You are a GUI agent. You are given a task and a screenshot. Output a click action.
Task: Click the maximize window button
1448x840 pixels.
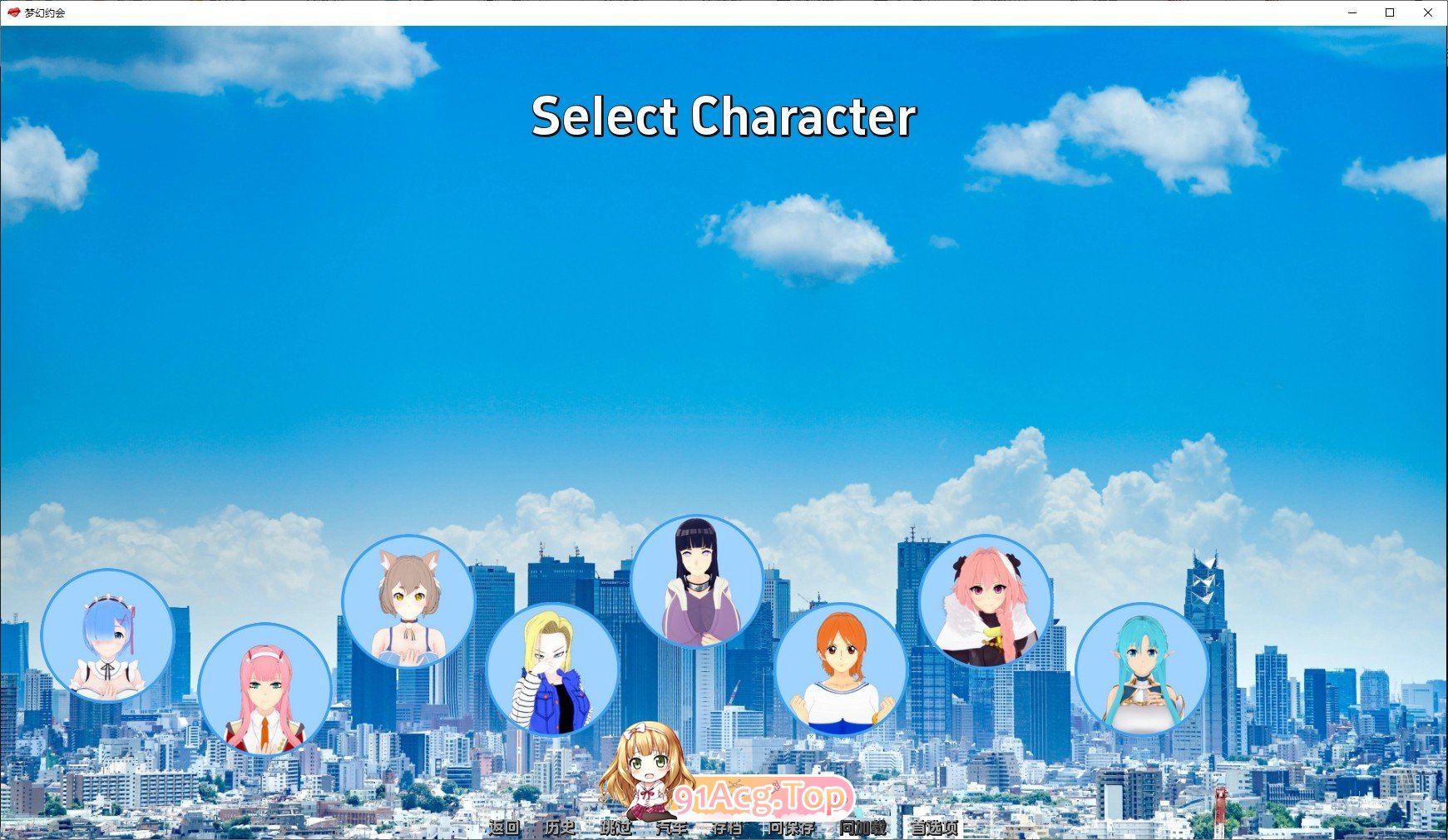(x=1388, y=12)
